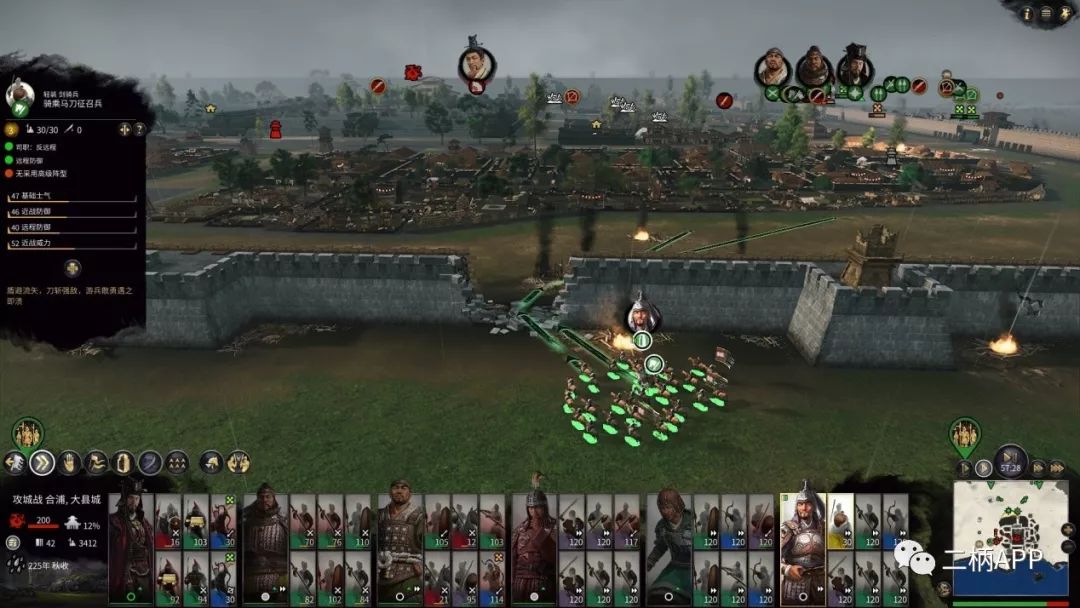Select the first general's portrait in the army bar
The image size is (1080, 608).
pos(130,547)
